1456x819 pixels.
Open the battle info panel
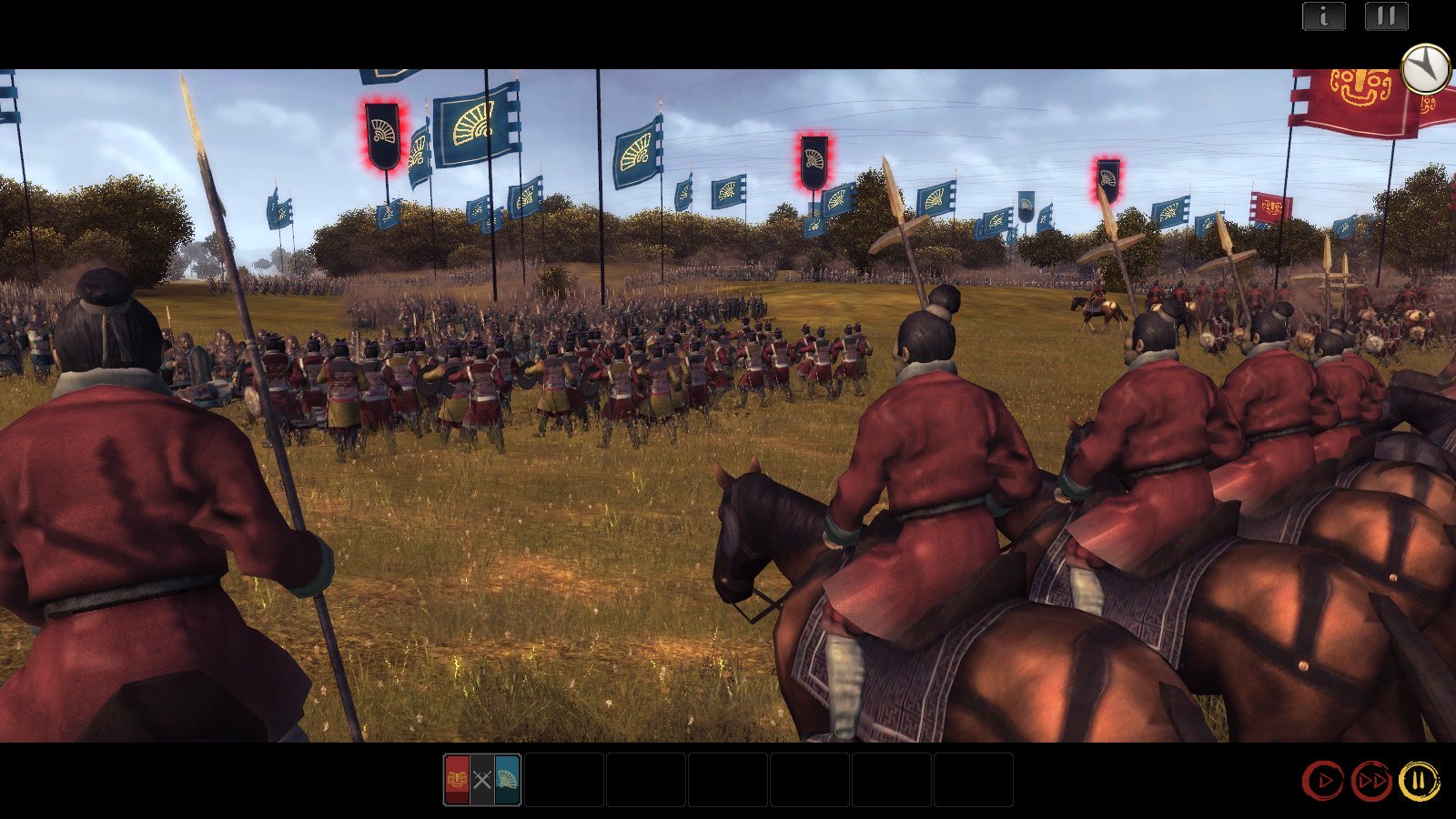(x=1321, y=15)
